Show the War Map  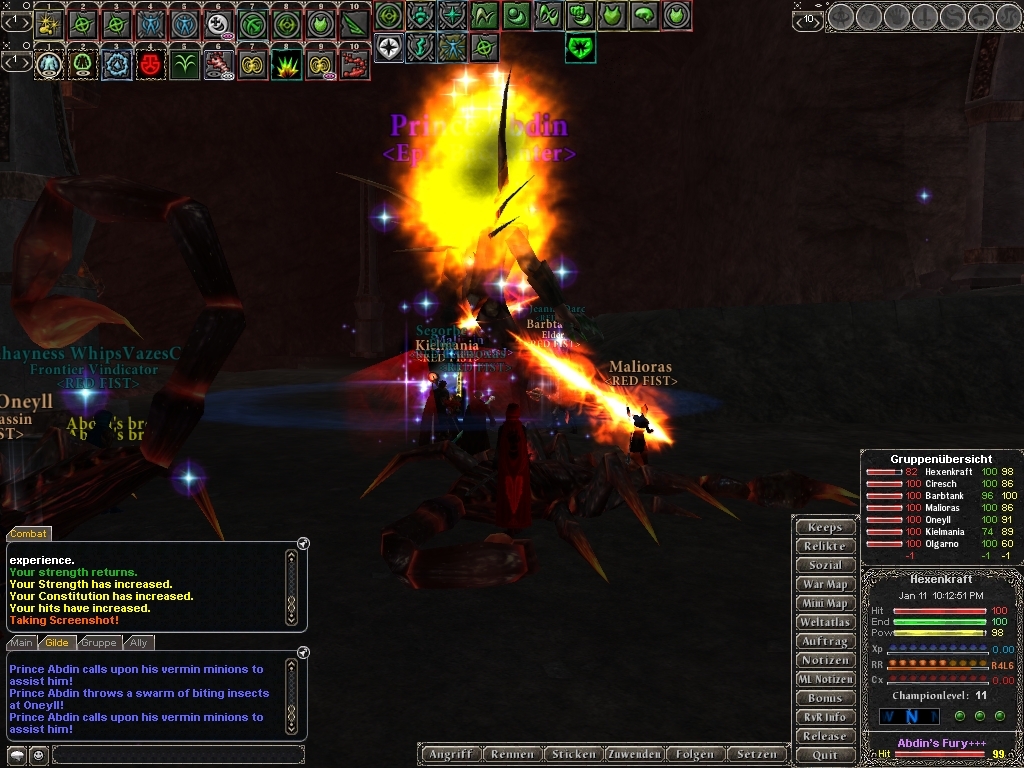coord(825,584)
